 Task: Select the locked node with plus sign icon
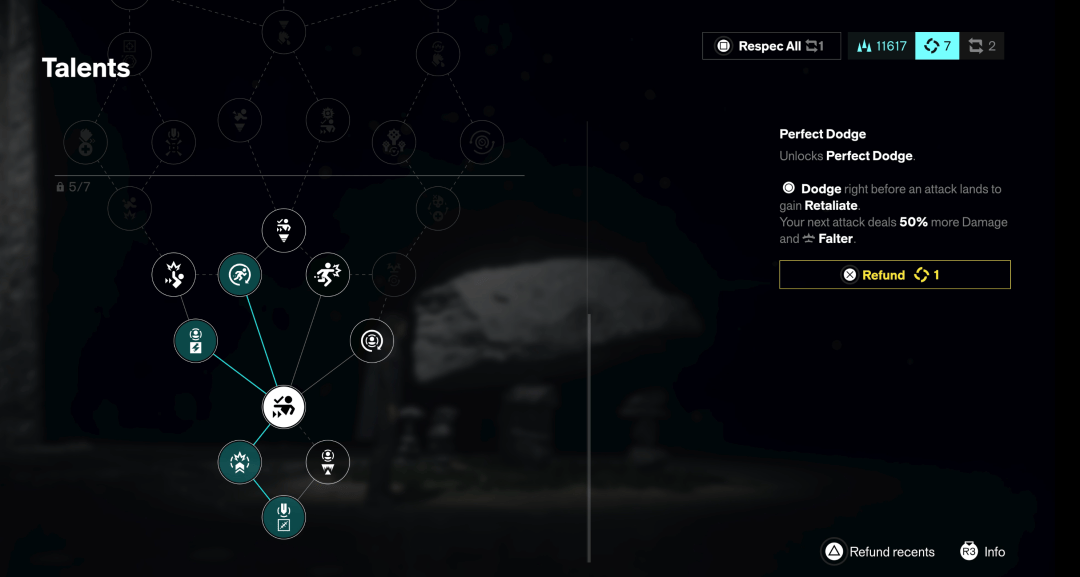[86, 143]
